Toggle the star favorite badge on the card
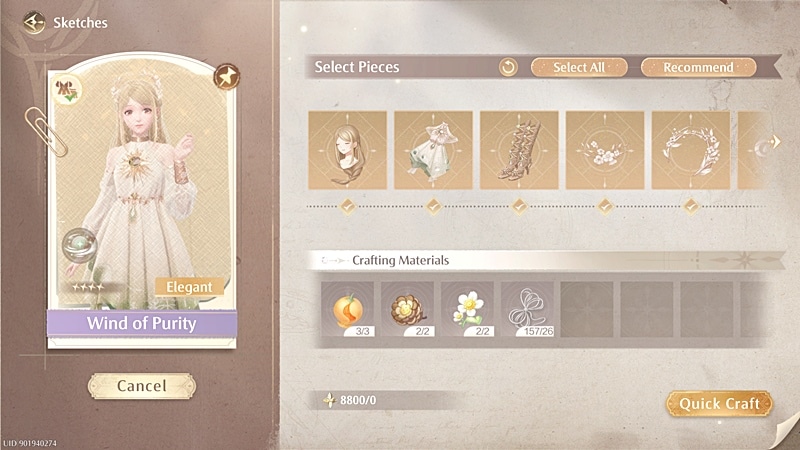Image resolution: width=800 pixels, height=450 pixels. click(227, 76)
